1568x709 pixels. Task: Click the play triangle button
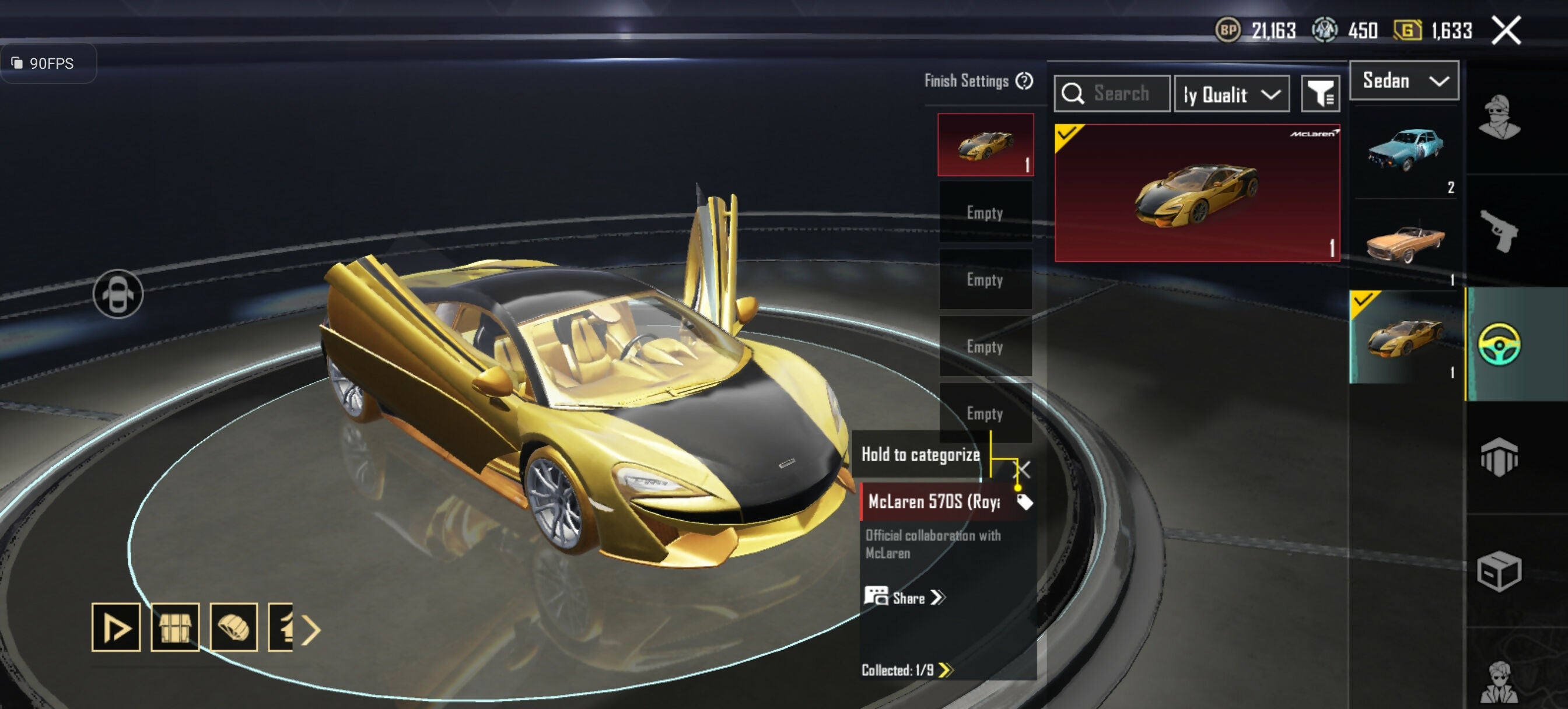(116, 627)
